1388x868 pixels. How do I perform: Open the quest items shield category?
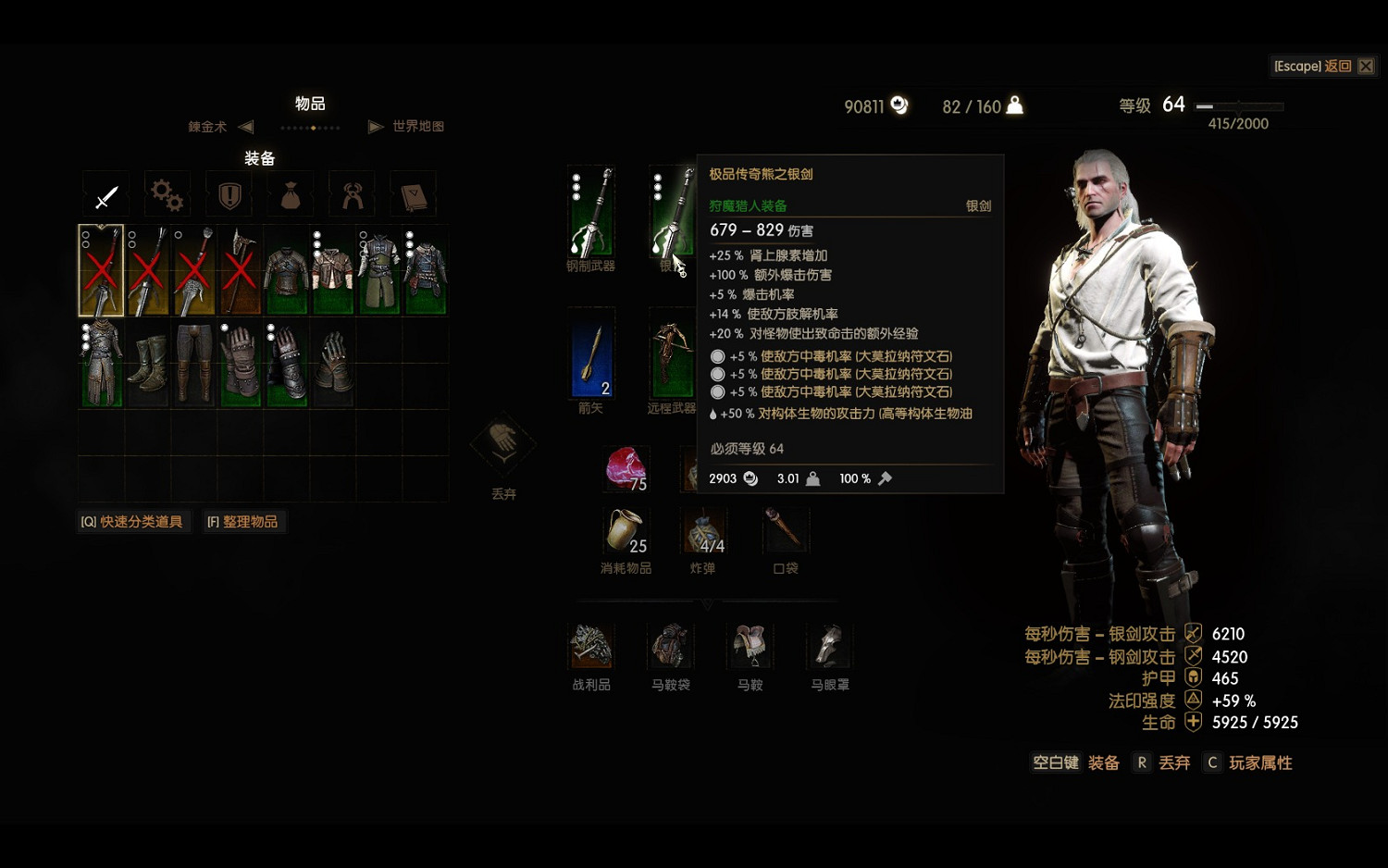click(x=228, y=194)
